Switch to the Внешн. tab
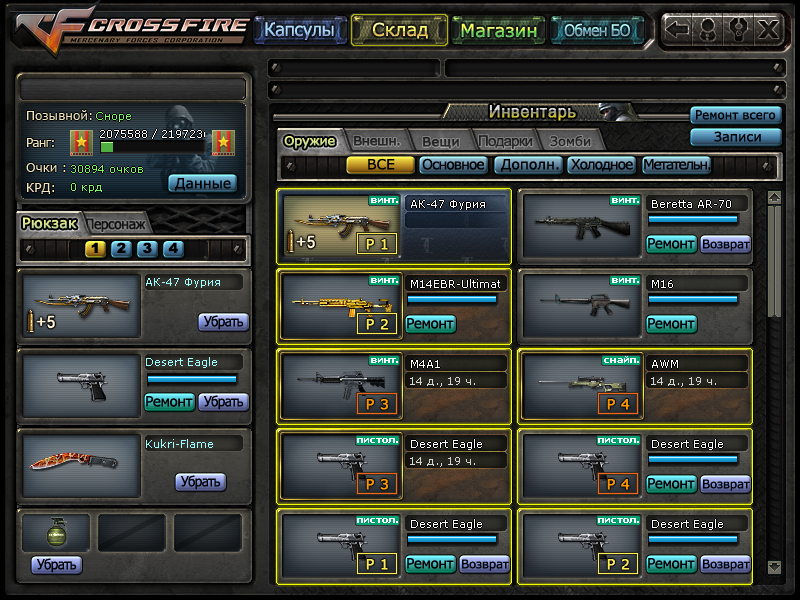 tap(376, 141)
